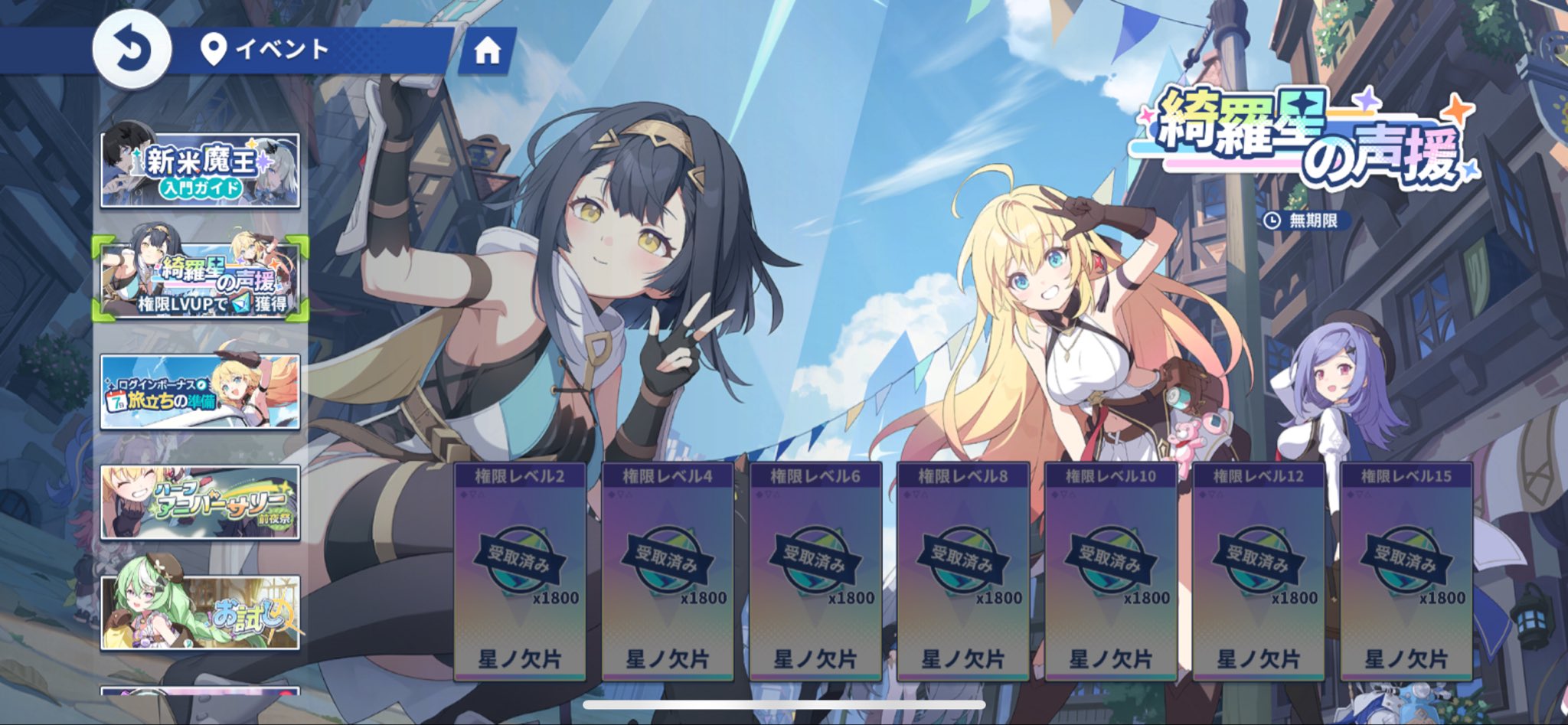Return to the home screen
This screenshot has height=725, width=1568.
click(x=487, y=51)
